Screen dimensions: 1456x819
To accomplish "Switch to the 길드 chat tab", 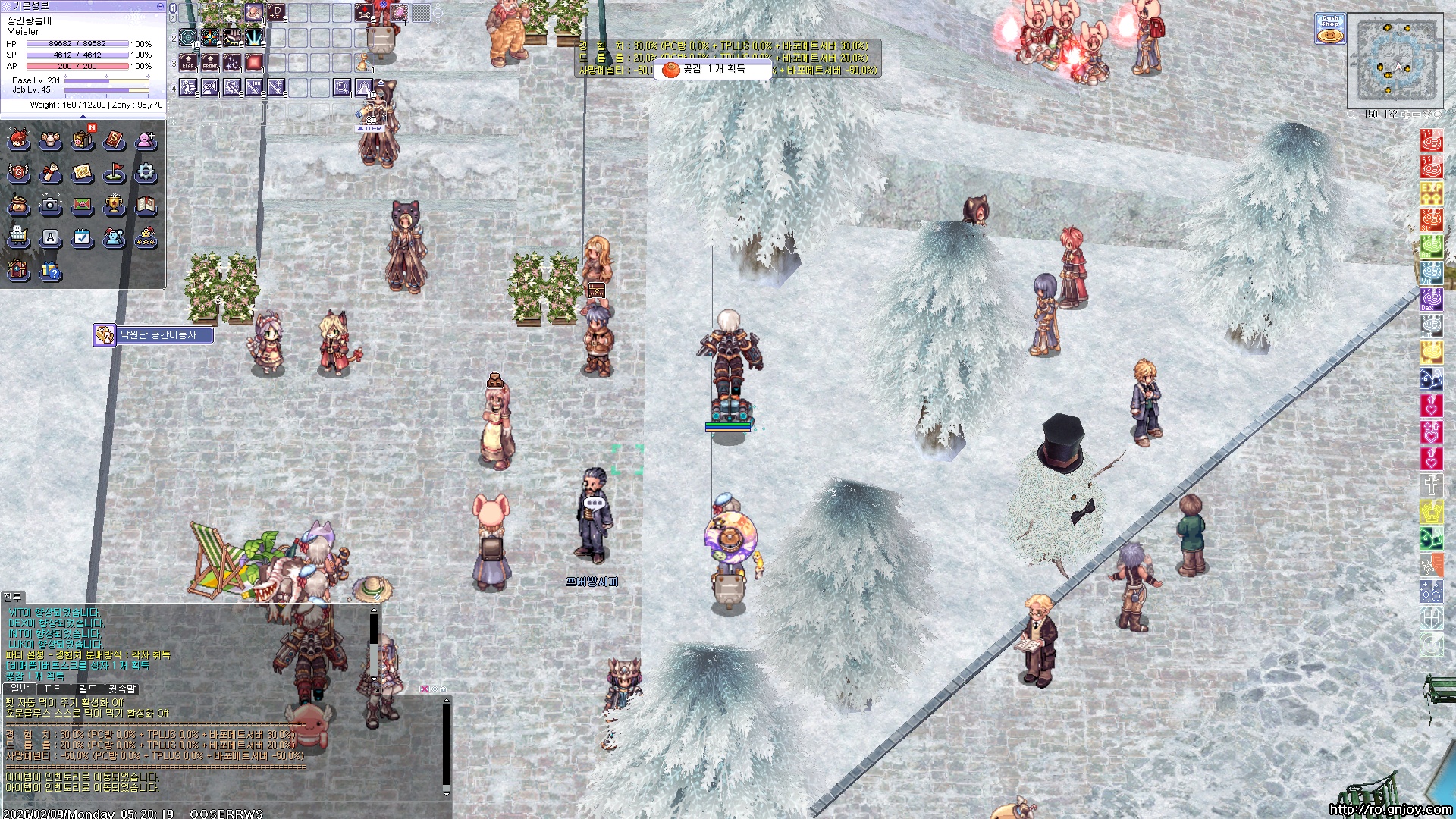I will click(88, 689).
